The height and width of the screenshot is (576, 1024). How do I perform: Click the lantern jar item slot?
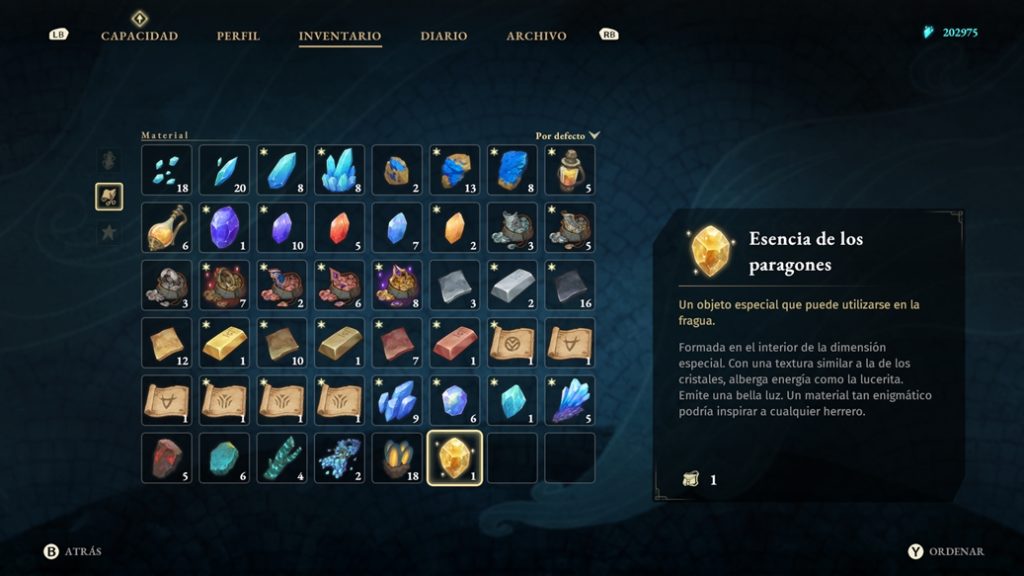click(x=570, y=170)
